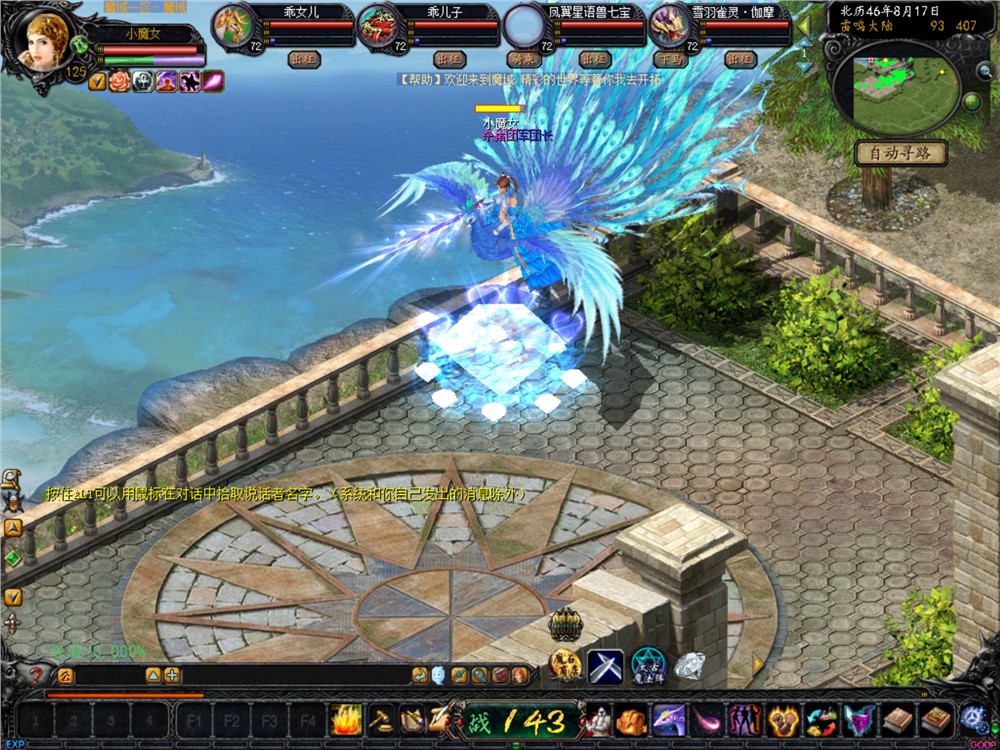Click the 下马 dismount button under 雪羽雀灵
Screen dimensions: 1000x750
click(x=668, y=59)
